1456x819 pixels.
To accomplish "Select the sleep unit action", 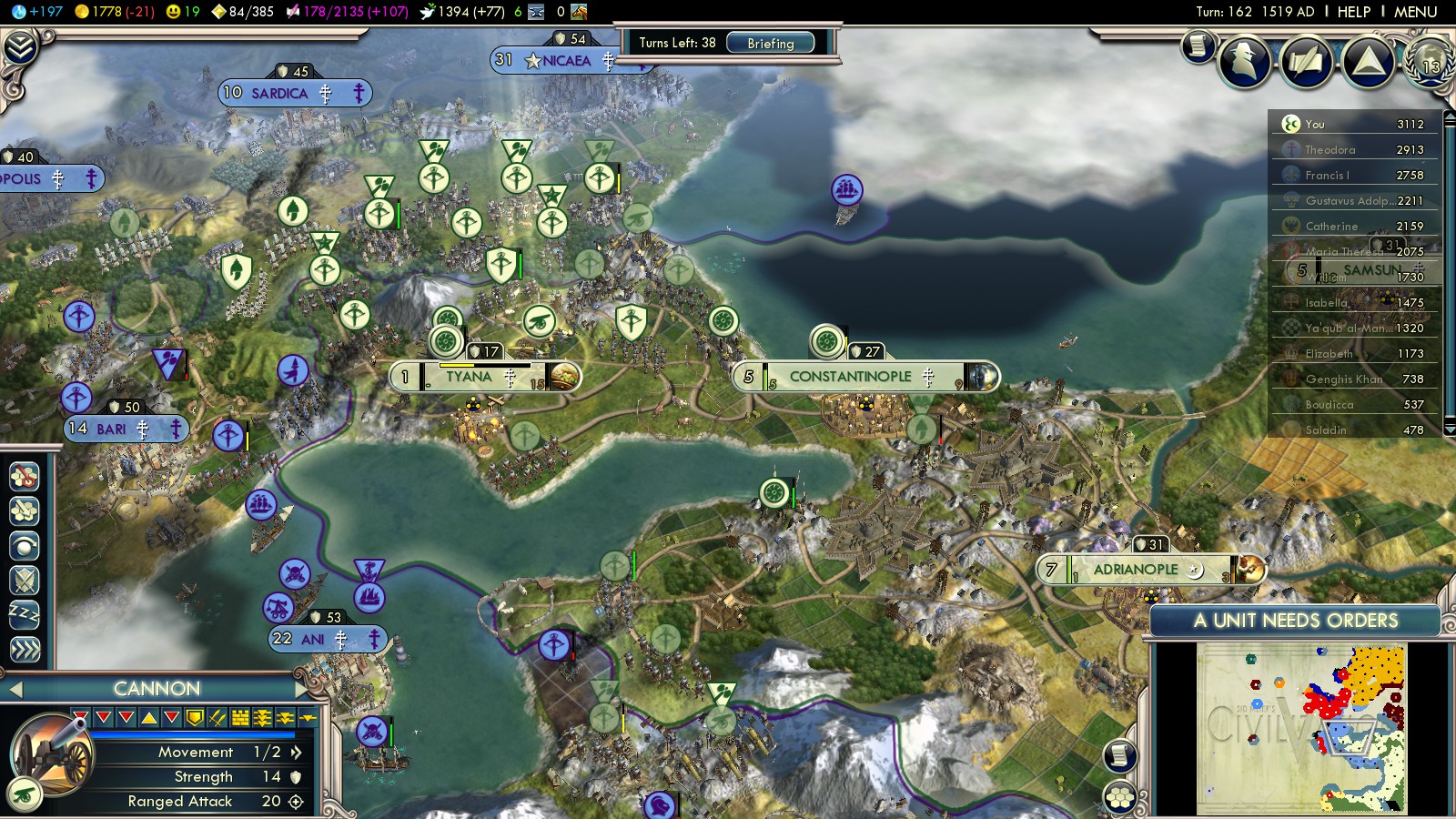I will coord(25,615).
